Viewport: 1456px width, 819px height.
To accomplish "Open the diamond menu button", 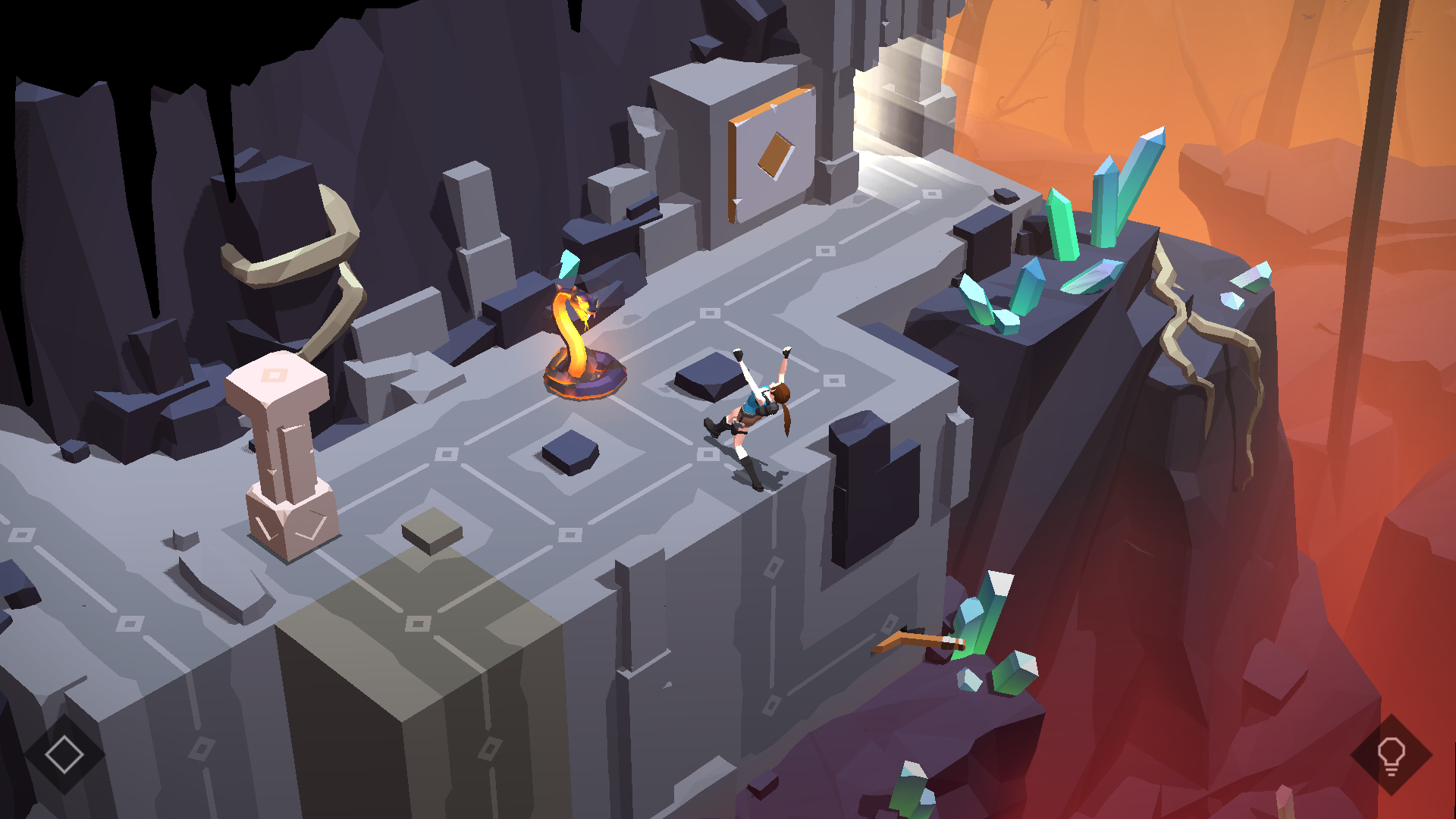I will tap(64, 755).
